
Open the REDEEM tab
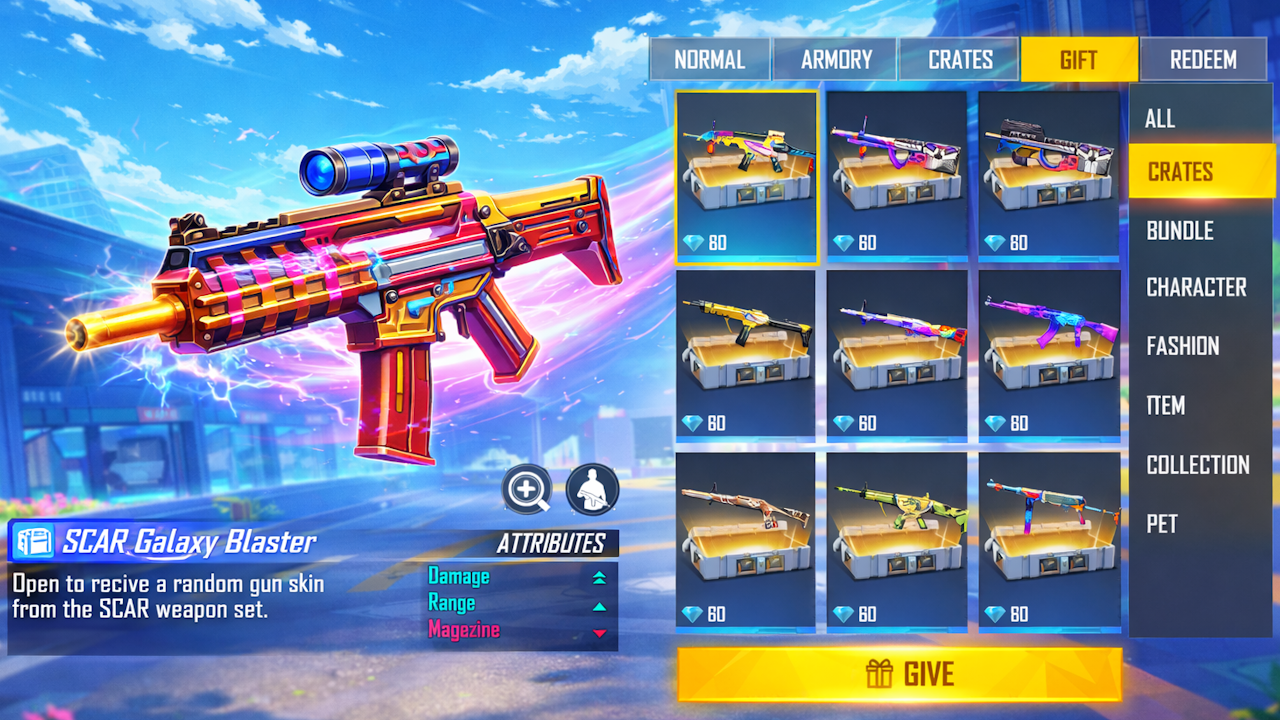(x=1203, y=58)
